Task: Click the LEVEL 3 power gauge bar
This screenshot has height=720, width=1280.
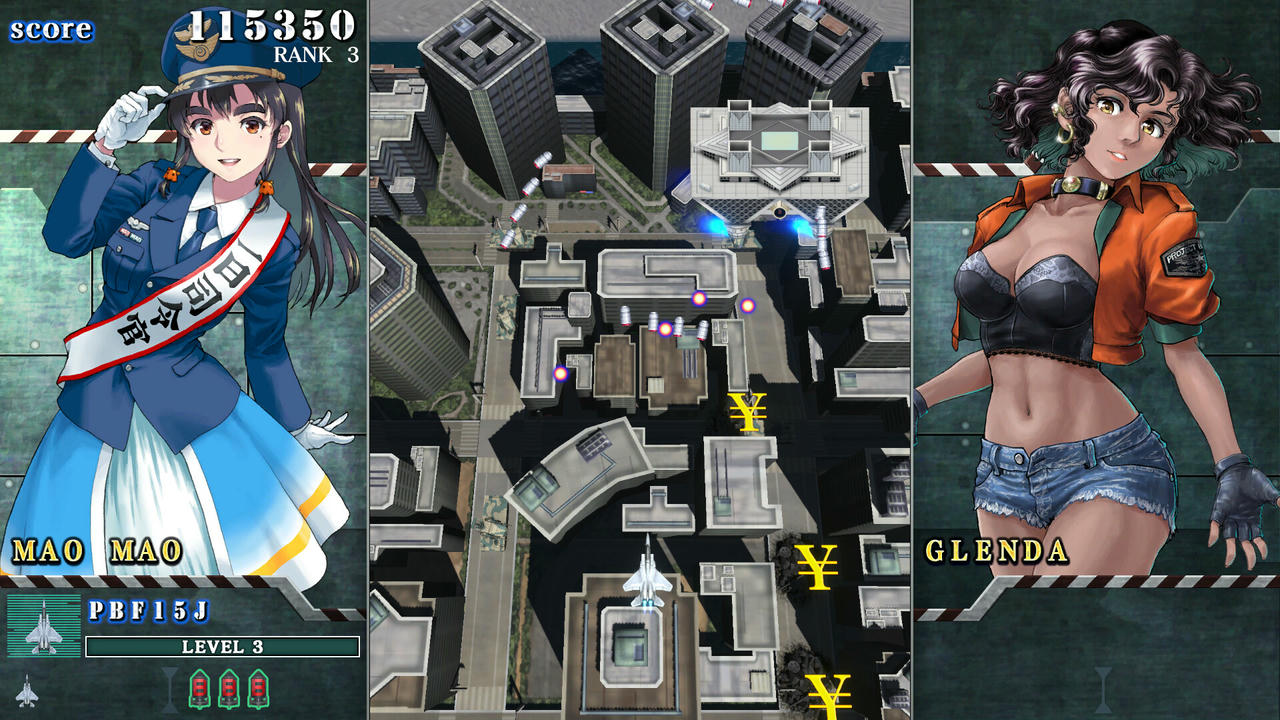Action: coord(222,647)
